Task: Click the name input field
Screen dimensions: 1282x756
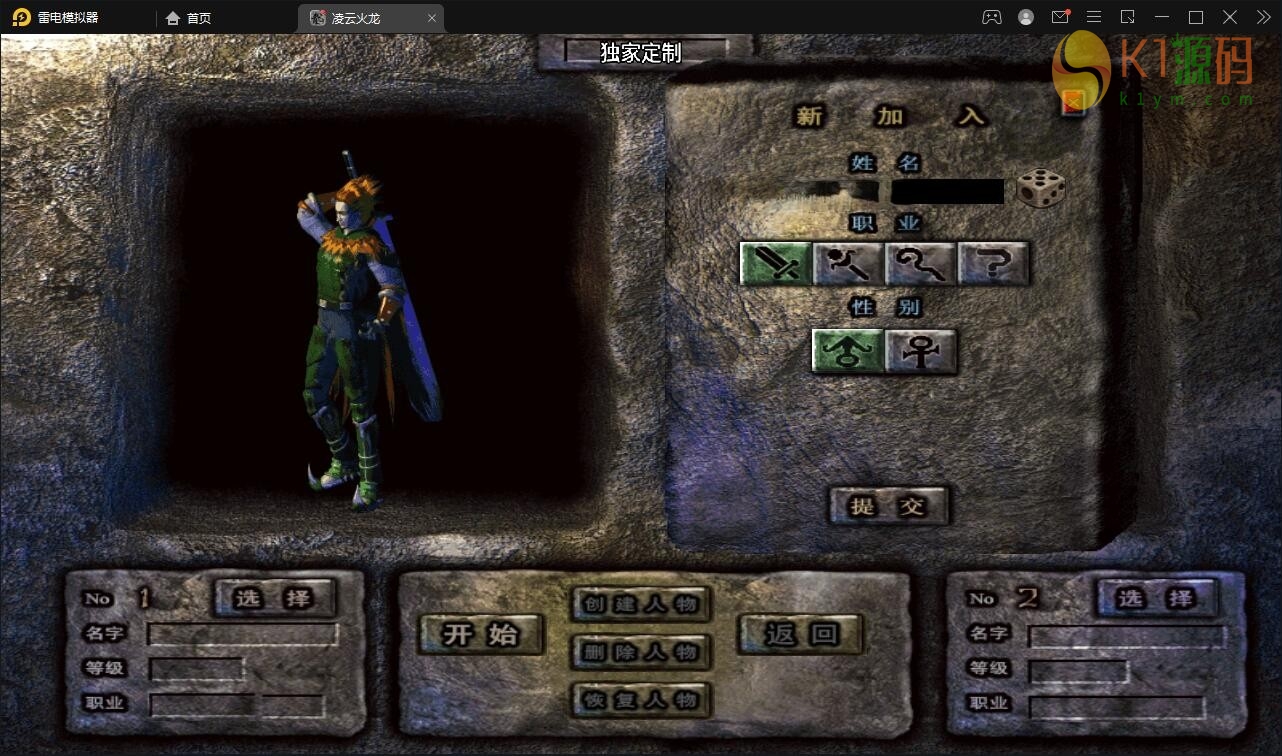Action: (947, 191)
